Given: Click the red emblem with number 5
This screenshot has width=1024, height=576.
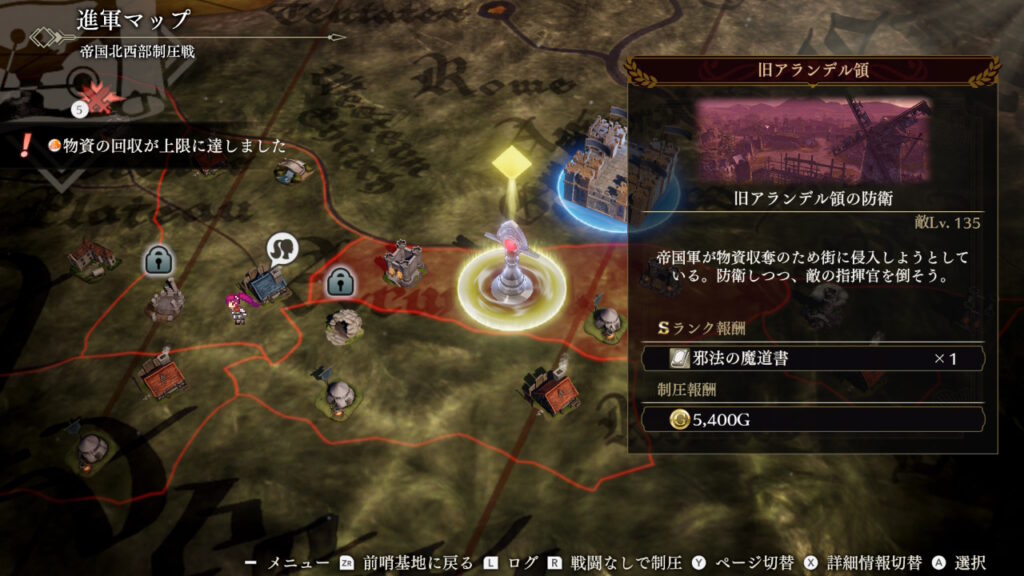Looking at the screenshot, I should 96,98.
